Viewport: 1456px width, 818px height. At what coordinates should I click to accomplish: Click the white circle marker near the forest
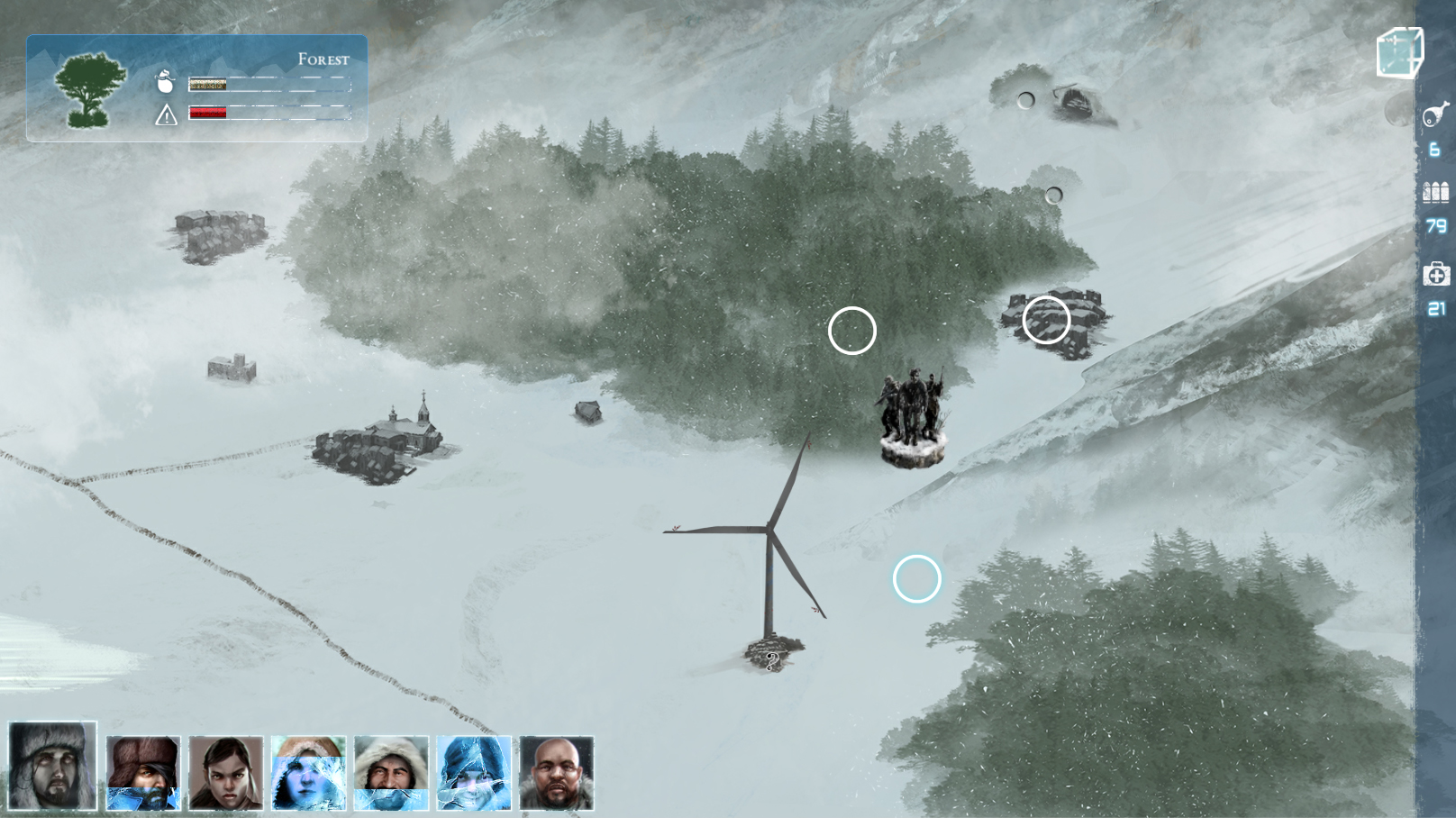pyautogui.click(x=852, y=331)
